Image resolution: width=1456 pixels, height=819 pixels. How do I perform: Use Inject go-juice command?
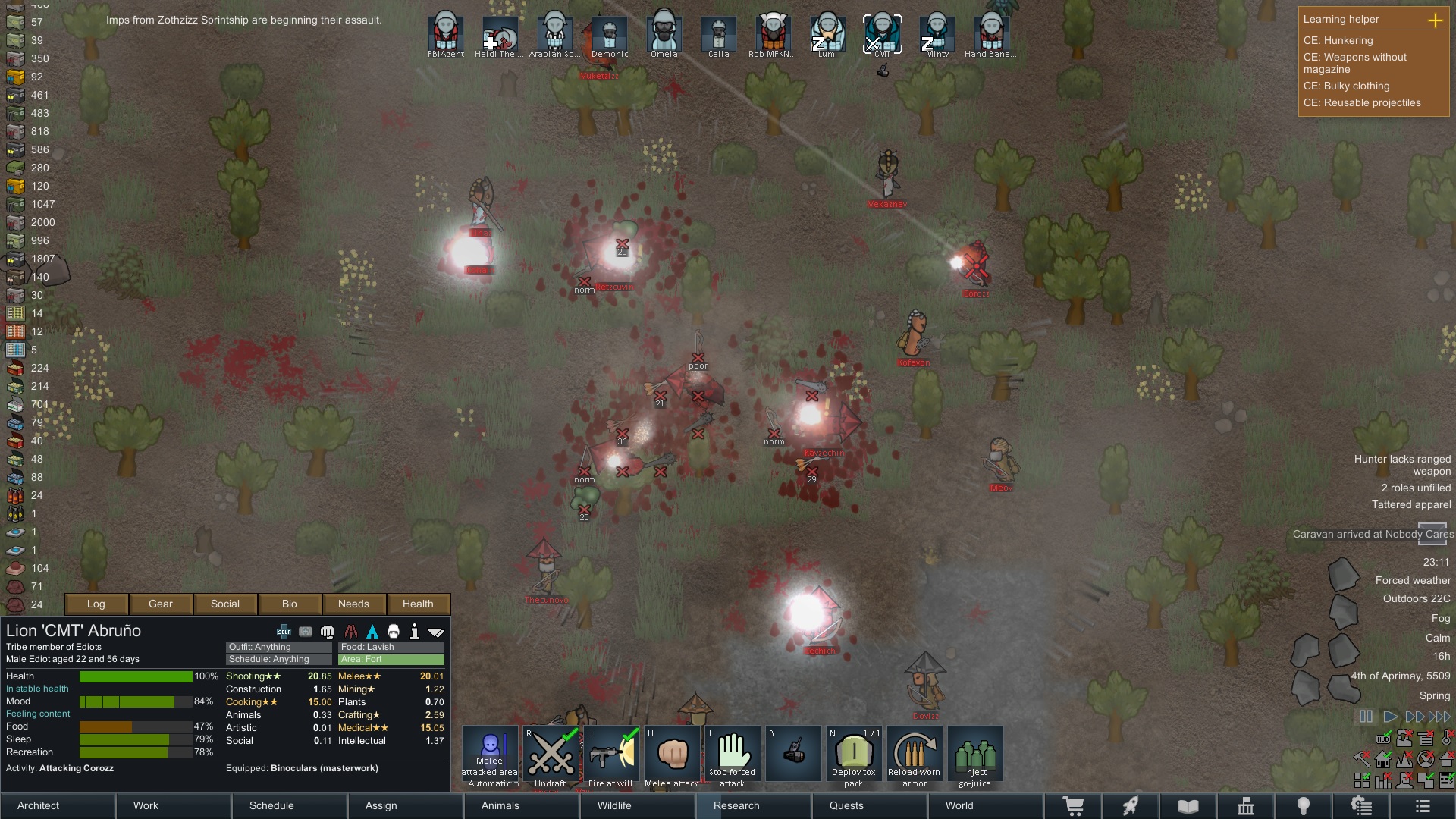pos(975,755)
